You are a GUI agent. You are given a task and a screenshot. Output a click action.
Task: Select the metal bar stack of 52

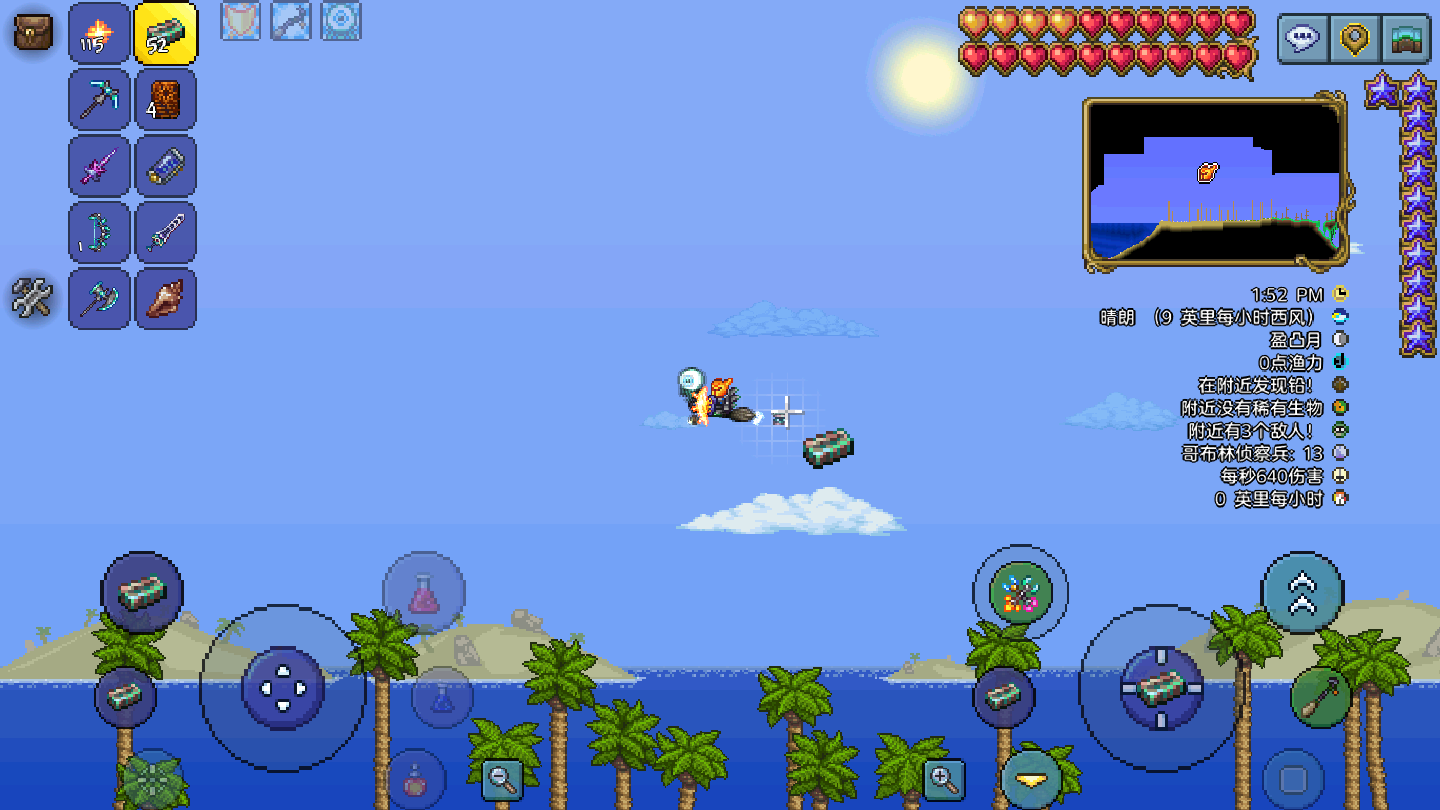[166, 33]
